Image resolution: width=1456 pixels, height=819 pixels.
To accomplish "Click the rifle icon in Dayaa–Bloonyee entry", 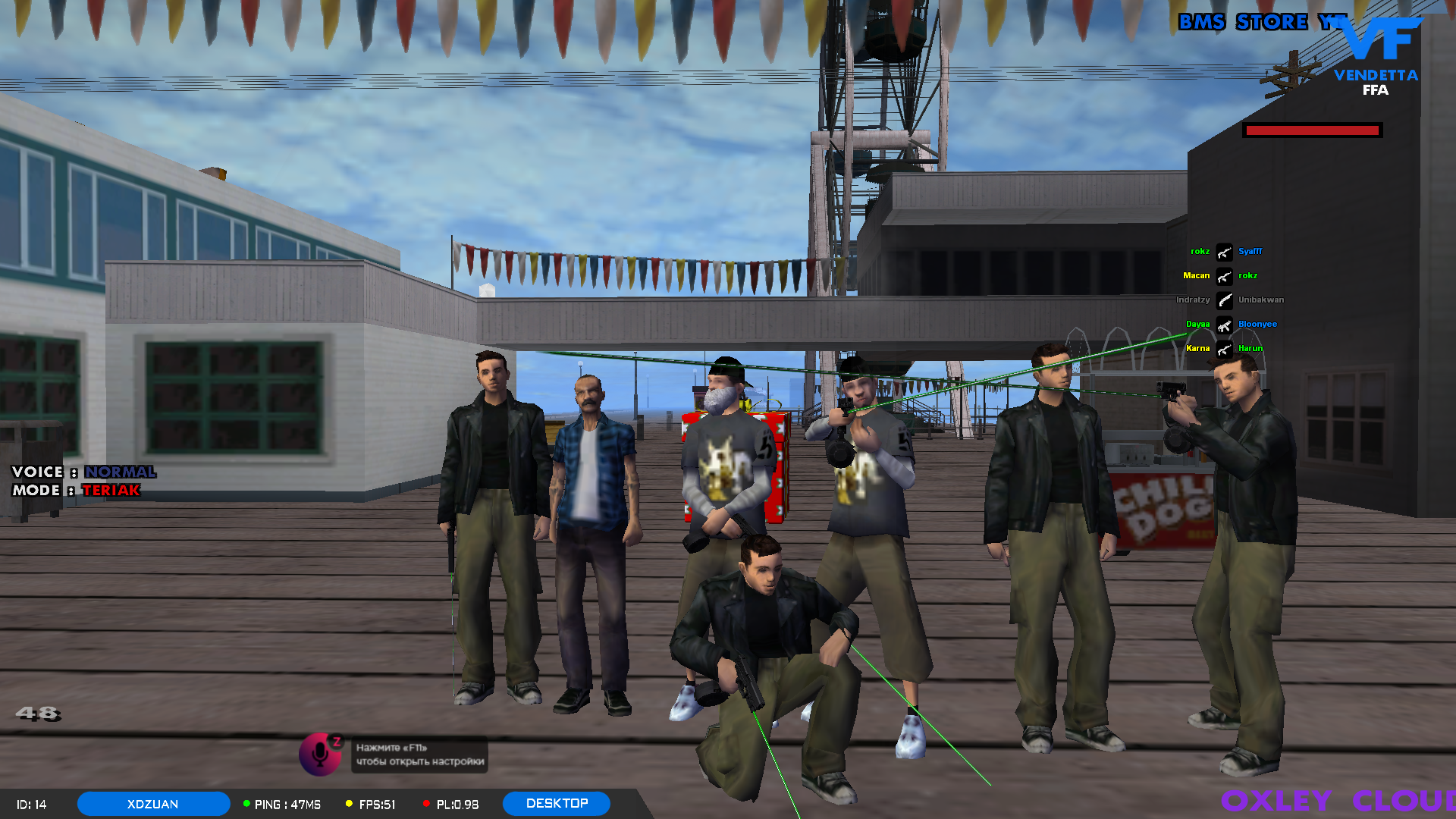I will (1223, 324).
